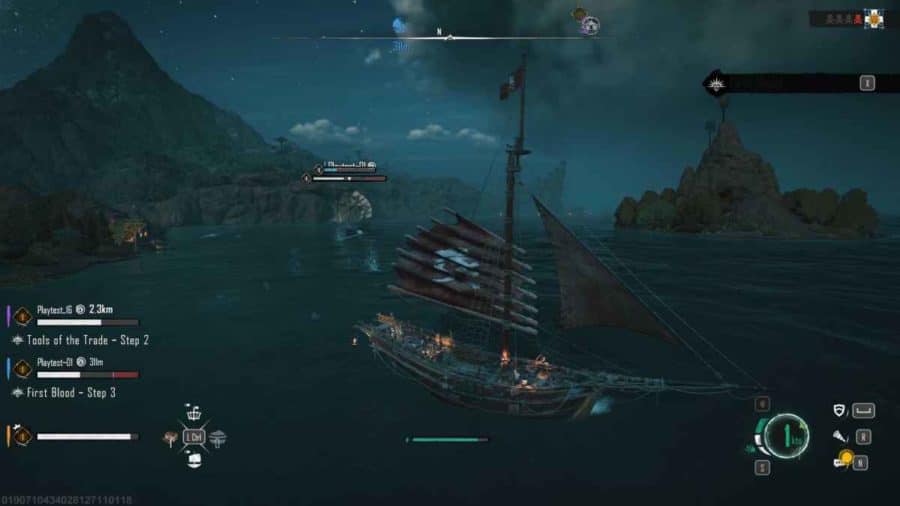Activate the brace shield icon
Screen dimensions: 900x506
[840, 410]
